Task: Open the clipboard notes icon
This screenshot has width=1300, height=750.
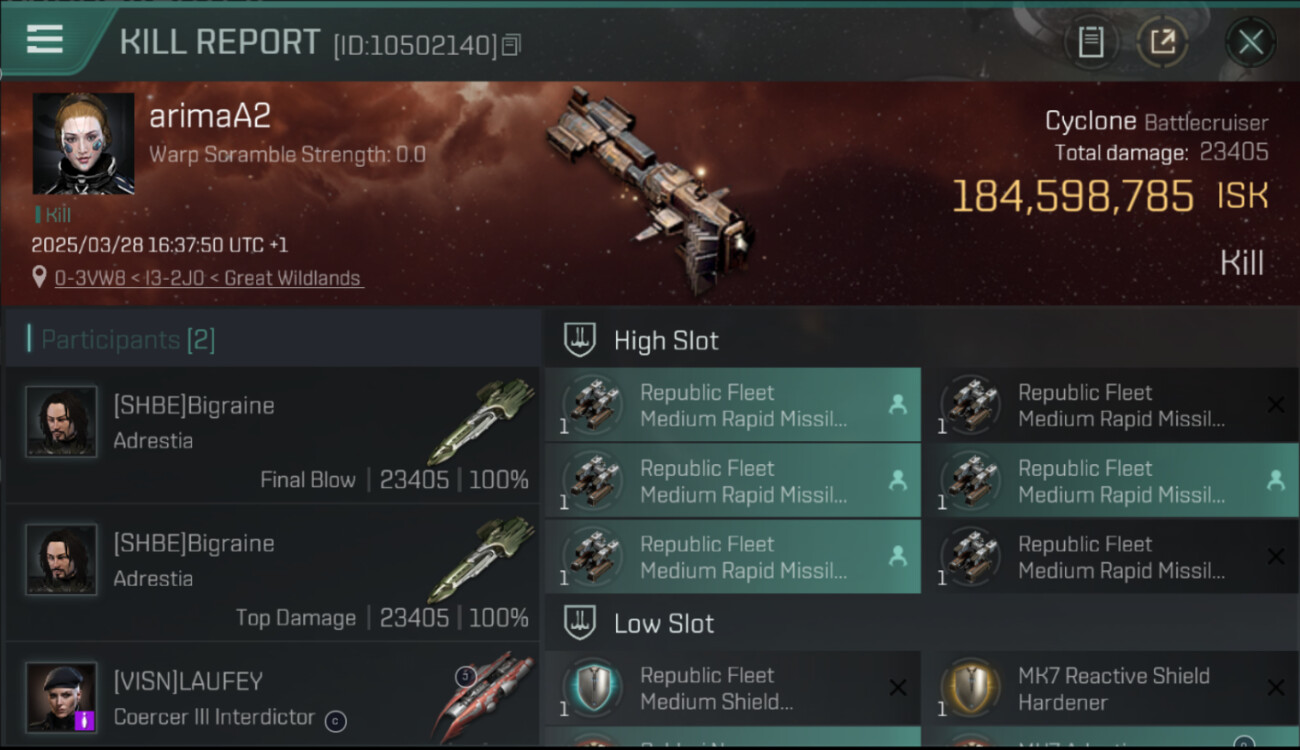Action: (1090, 42)
